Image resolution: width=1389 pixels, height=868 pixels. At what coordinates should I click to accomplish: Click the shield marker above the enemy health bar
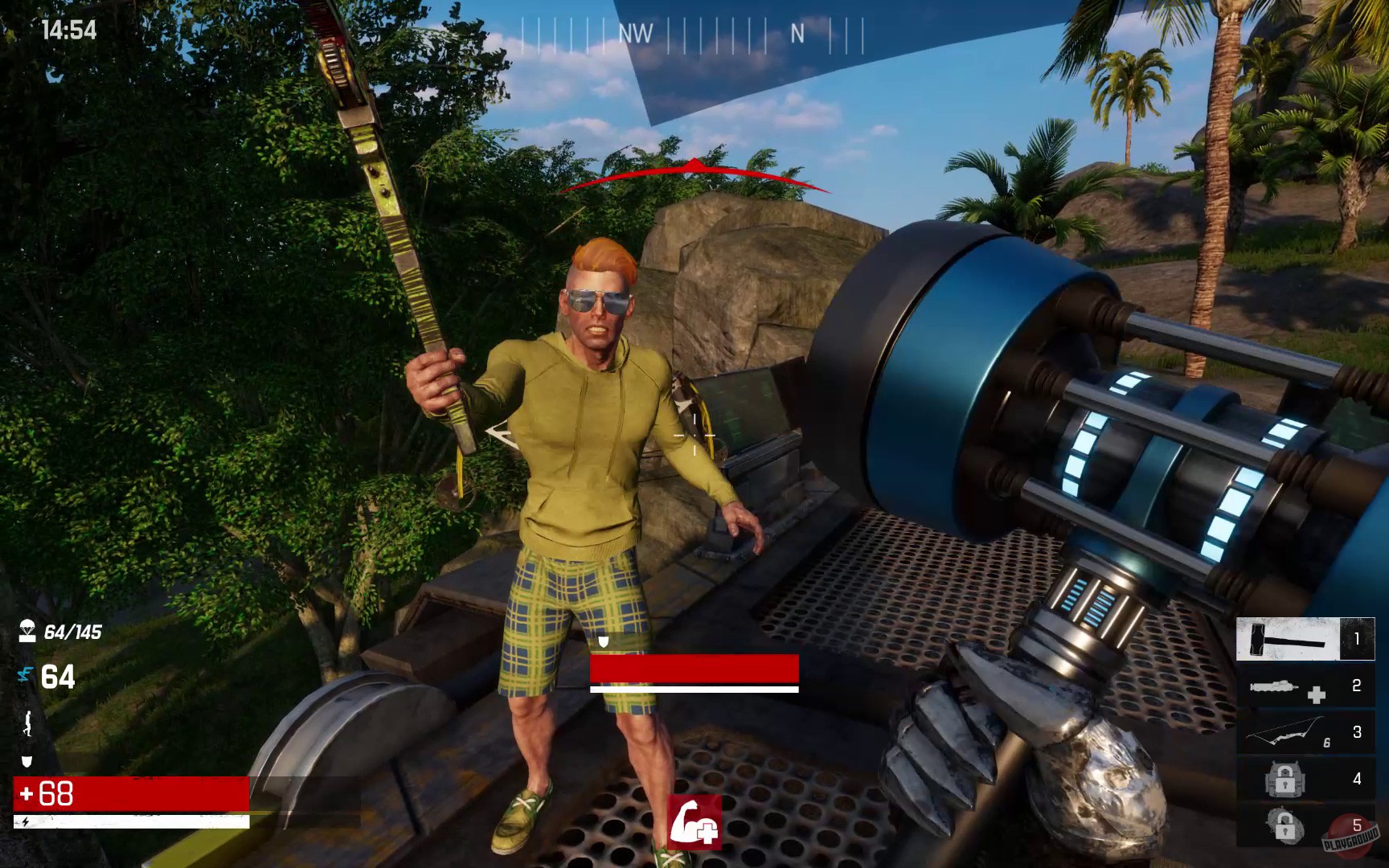click(x=604, y=641)
